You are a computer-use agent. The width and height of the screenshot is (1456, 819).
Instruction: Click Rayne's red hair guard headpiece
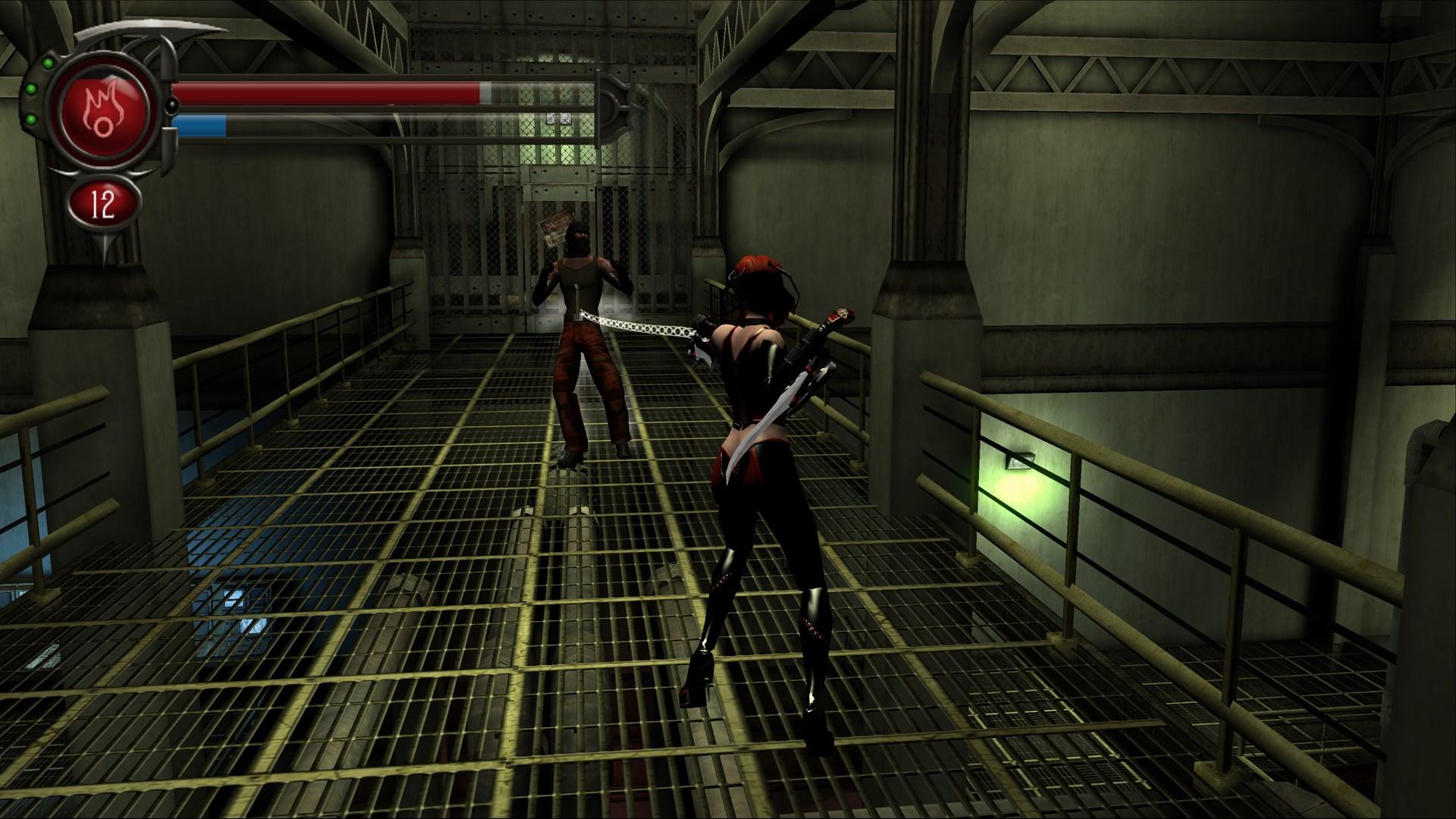pos(758,262)
